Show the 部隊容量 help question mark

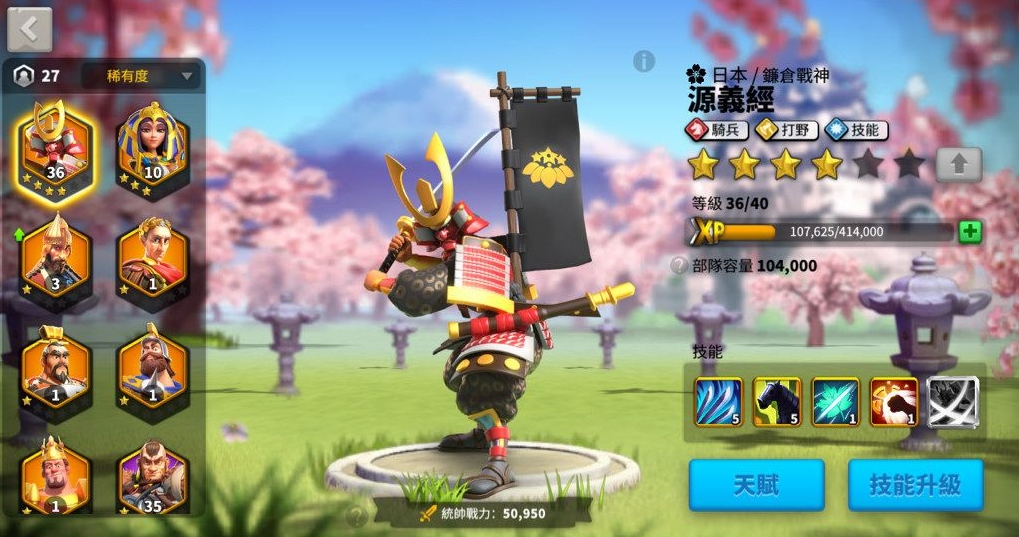679,266
